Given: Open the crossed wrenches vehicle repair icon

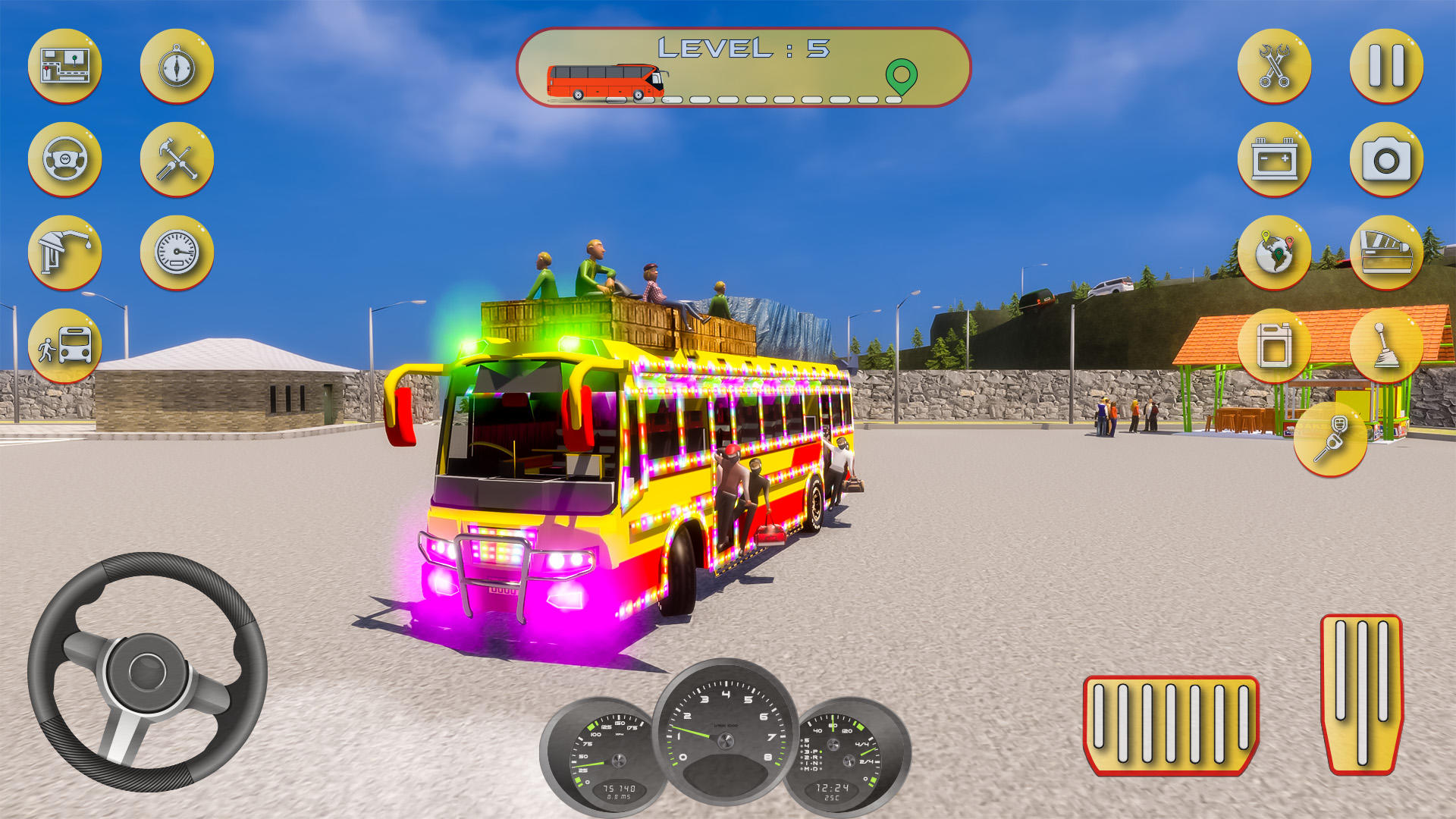Looking at the screenshot, I should click(x=1275, y=67).
